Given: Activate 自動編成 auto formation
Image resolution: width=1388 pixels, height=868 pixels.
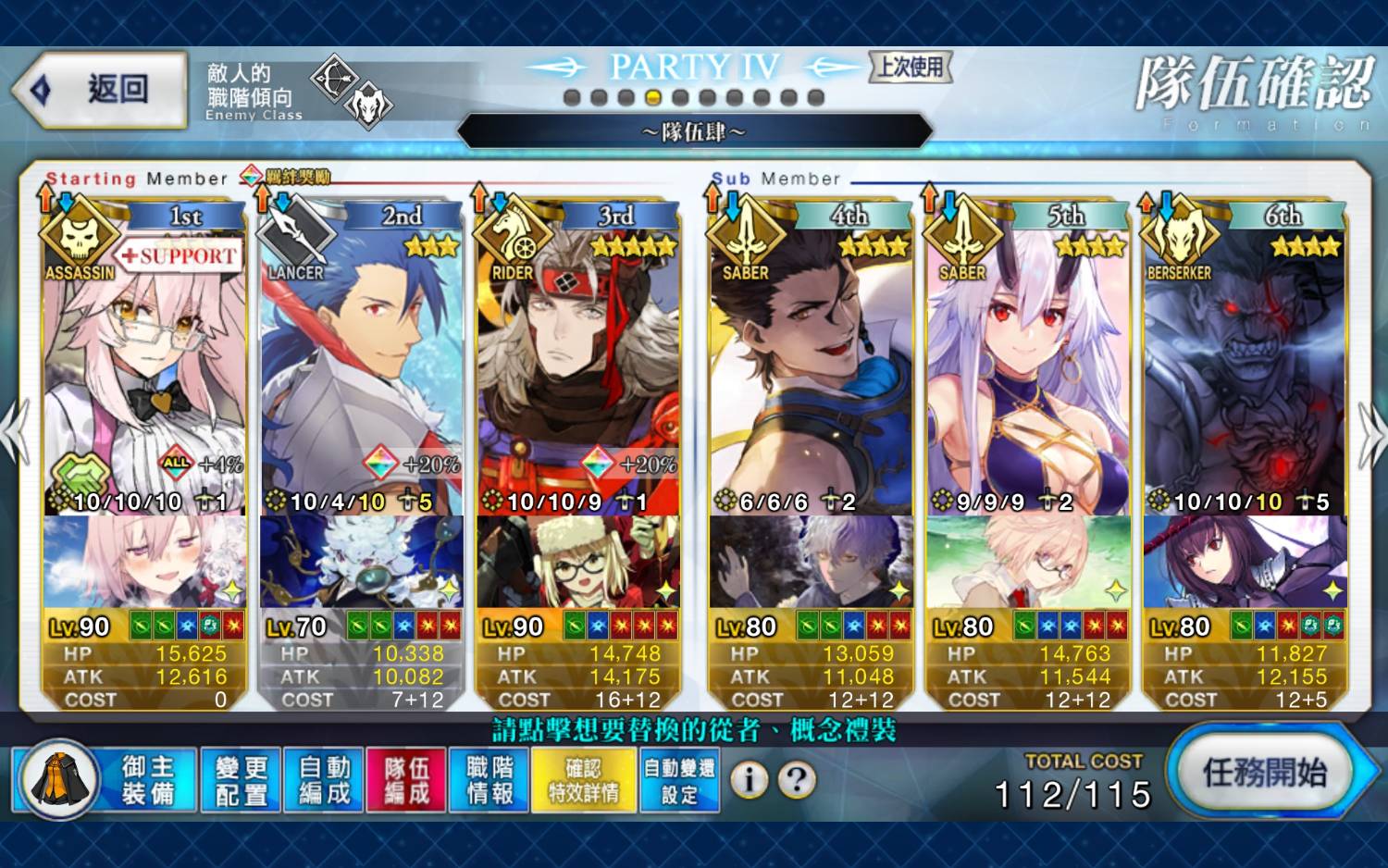Looking at the screenshot, I should 324,780.
